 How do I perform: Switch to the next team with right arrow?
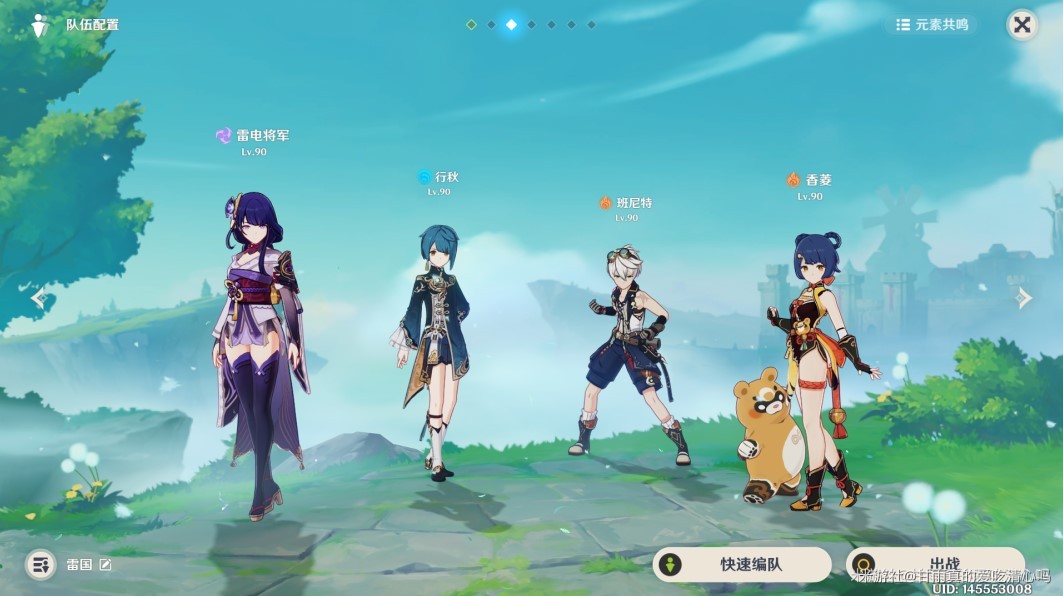(1024, 297)
